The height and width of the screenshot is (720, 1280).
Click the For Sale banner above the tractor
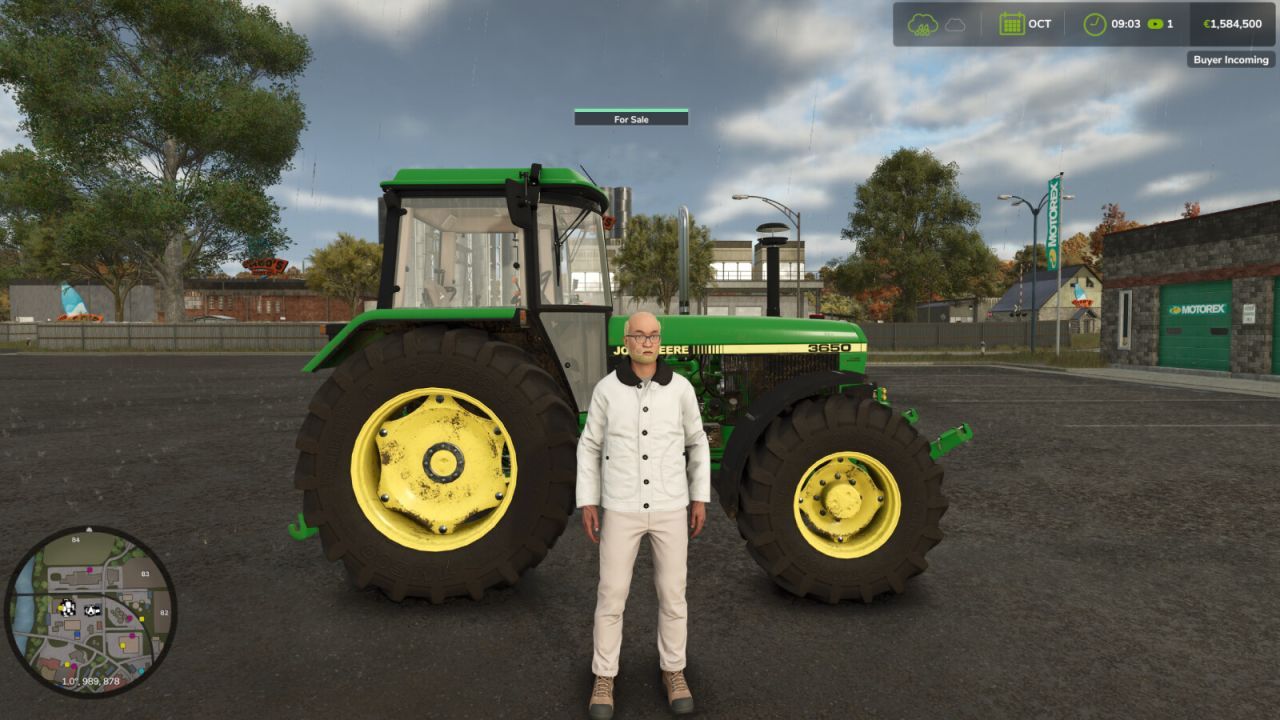tap(631, 118)
